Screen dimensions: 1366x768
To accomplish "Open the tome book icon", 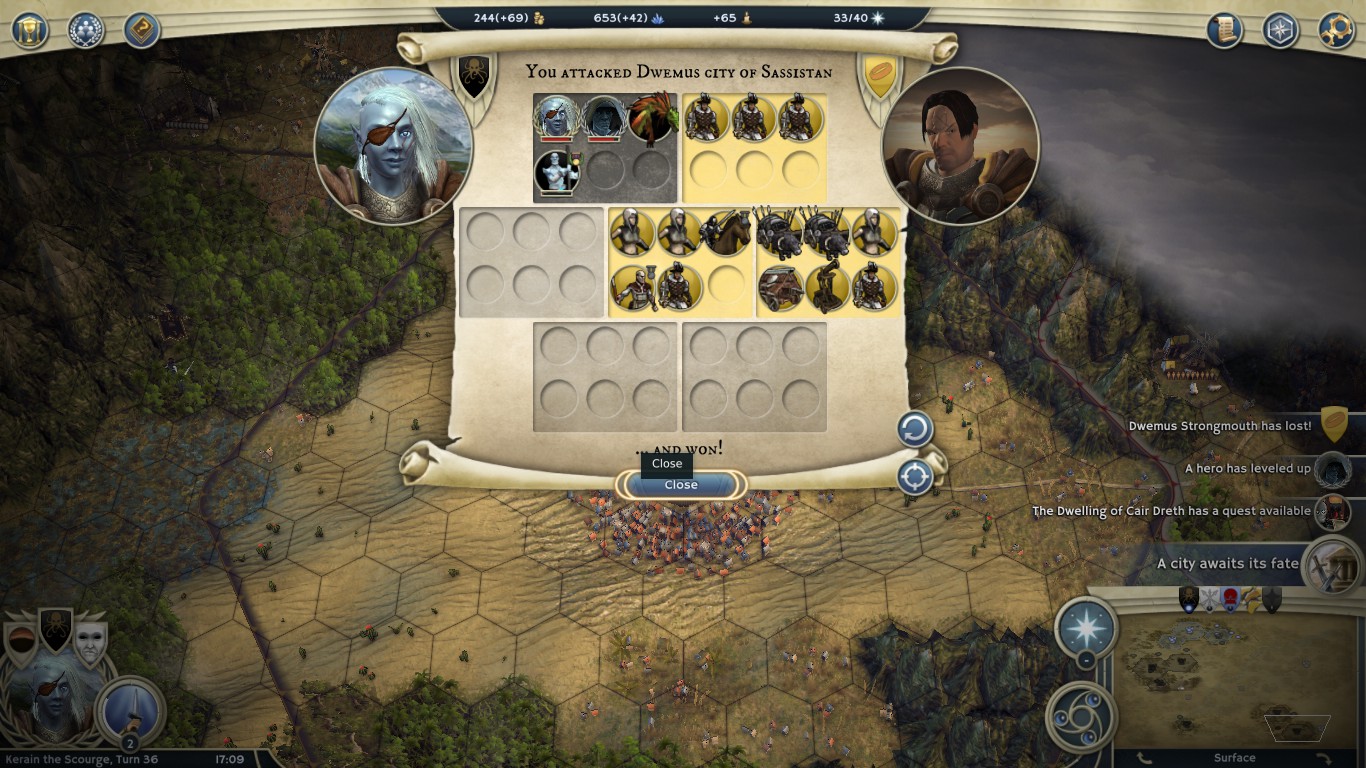I will point(142,29).
